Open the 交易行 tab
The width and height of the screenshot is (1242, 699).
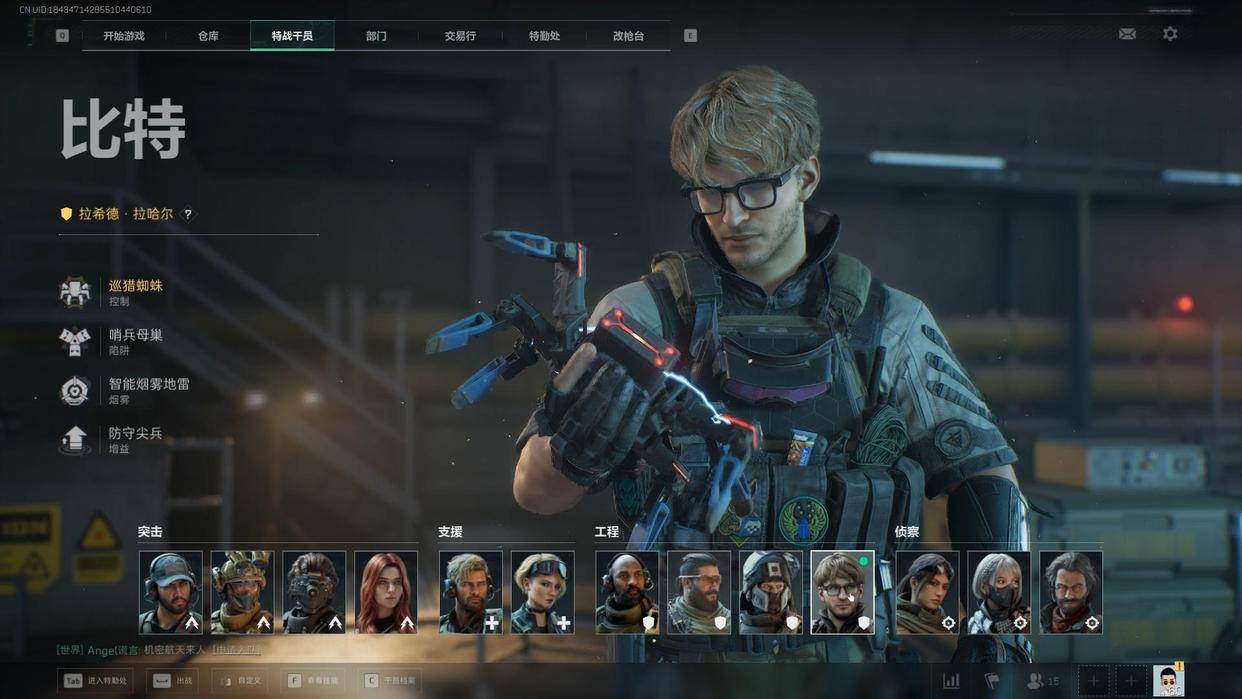[x=460, y=36]
